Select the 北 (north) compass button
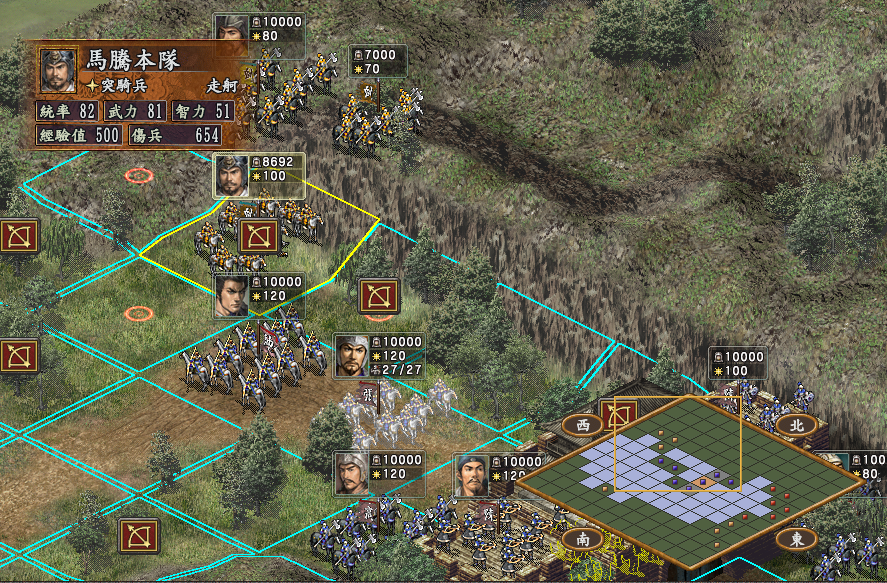Screen dimensions: 887x583 (796, 424)
